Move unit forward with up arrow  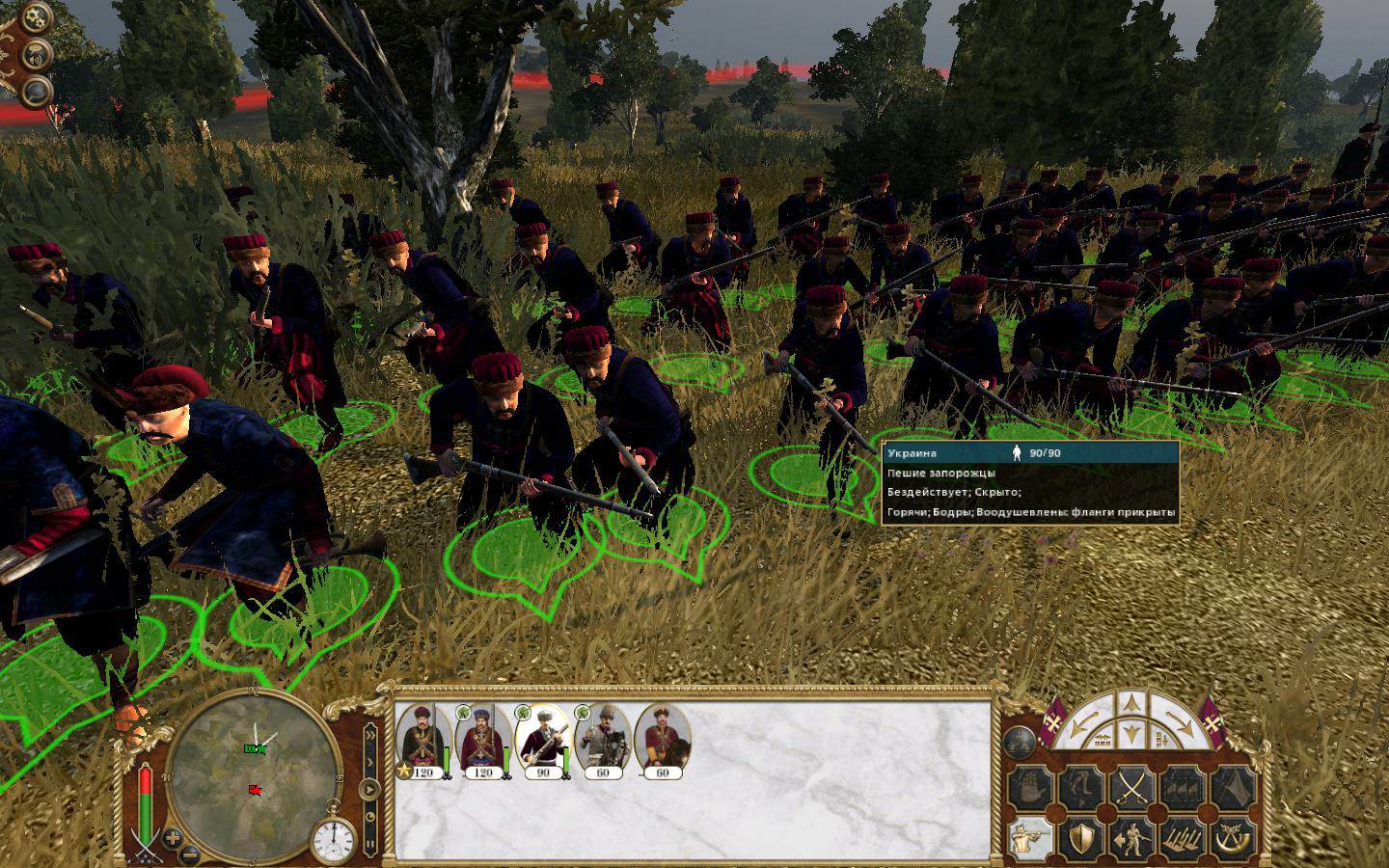click(1130, 705)
